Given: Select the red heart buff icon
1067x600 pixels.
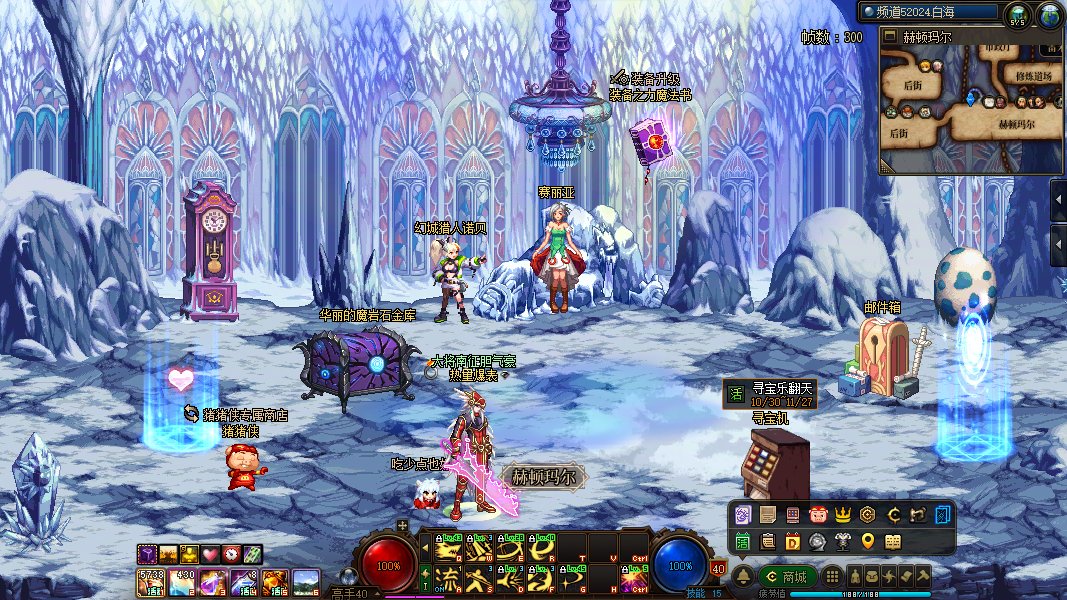Looking at the screenshot, I should (x=209, y=553).
